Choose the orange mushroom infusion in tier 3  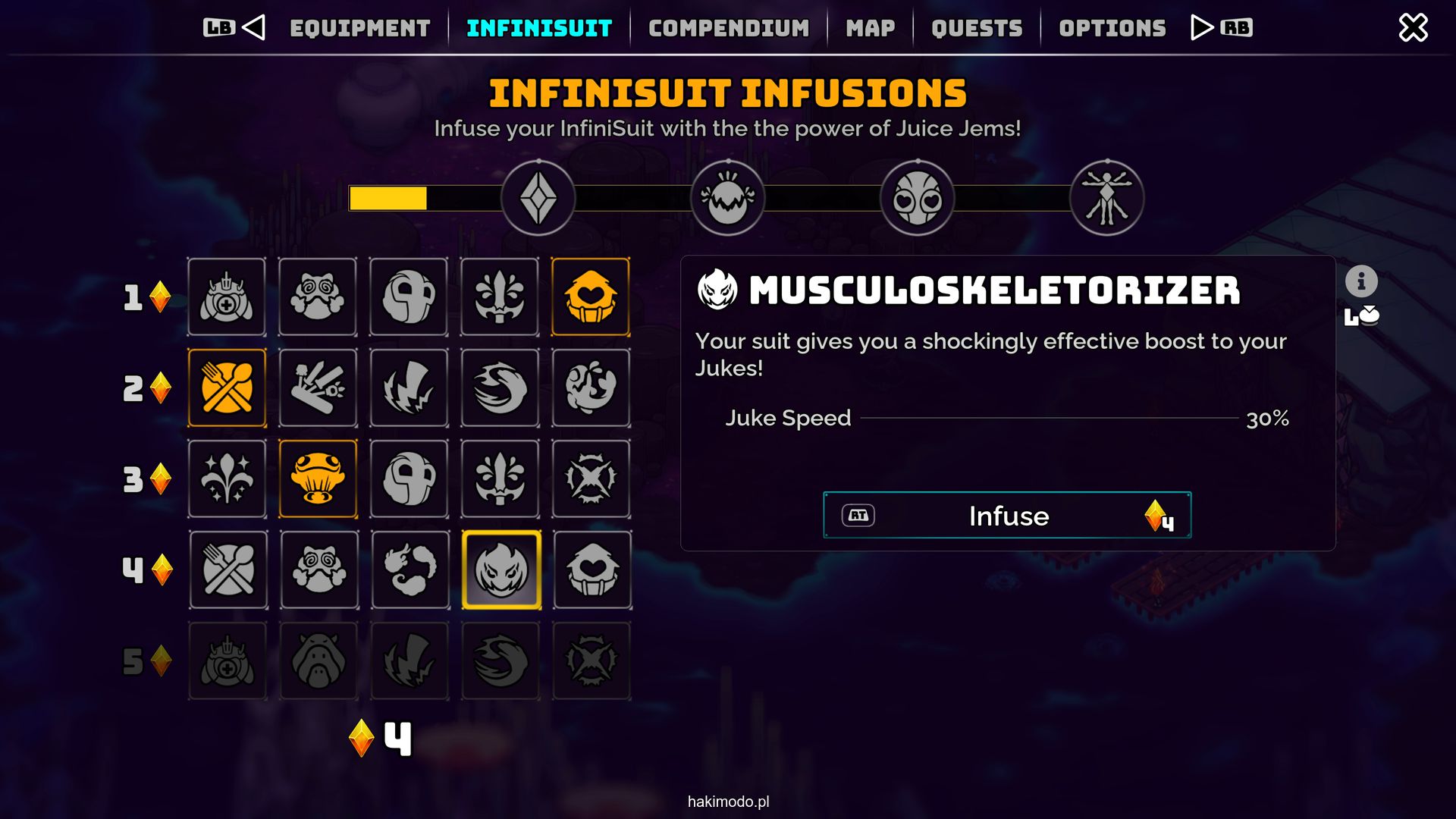pyautogui.click(x=318, y=479)
